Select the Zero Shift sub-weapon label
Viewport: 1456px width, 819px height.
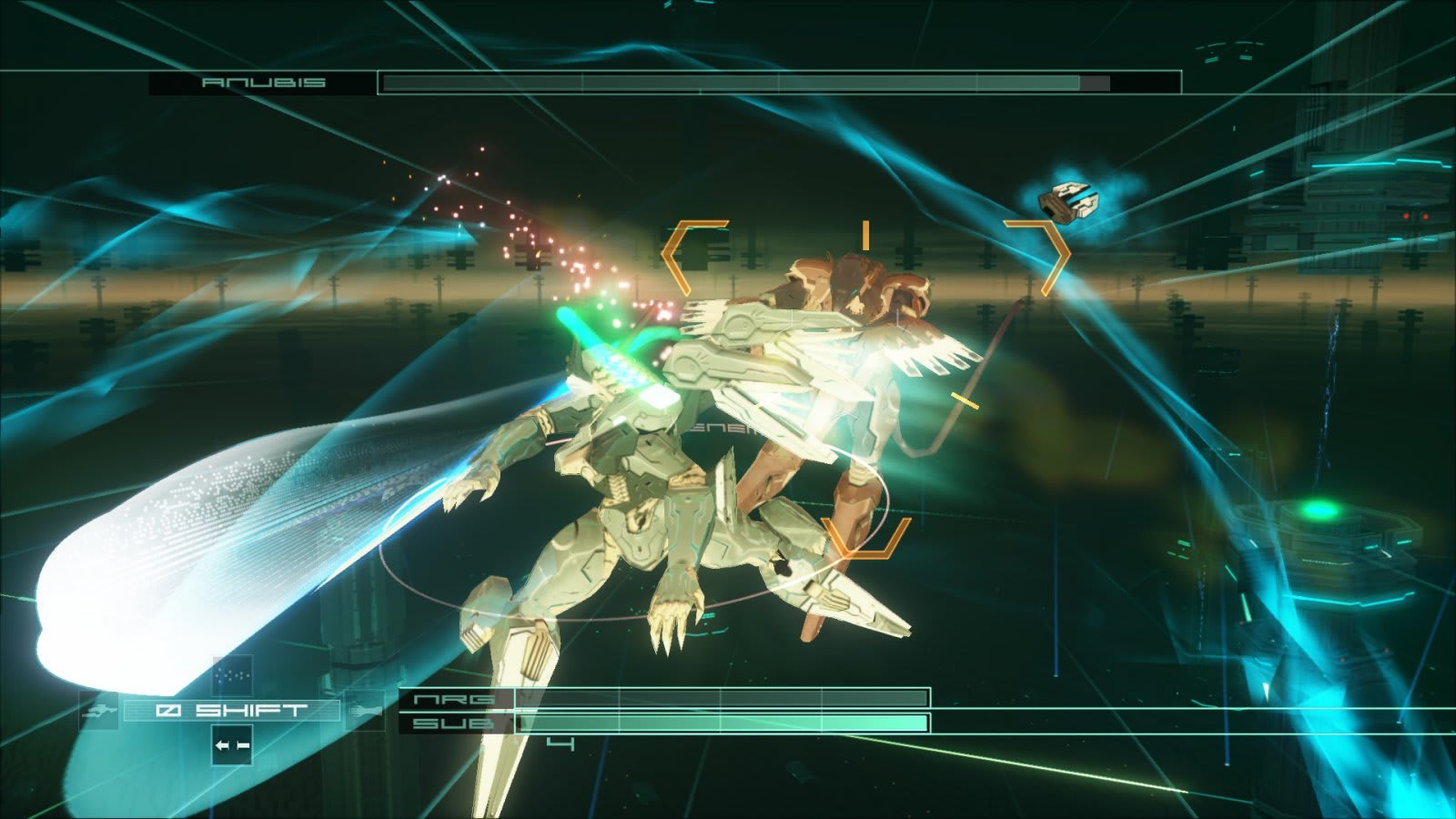pyautogui.click(x=231, y=710)
